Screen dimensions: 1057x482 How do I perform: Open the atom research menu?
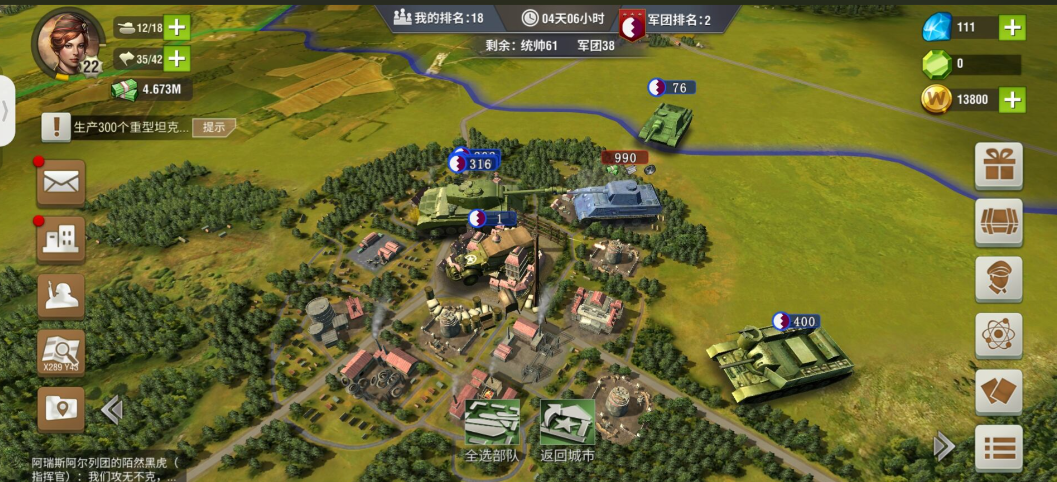(998, 336)
